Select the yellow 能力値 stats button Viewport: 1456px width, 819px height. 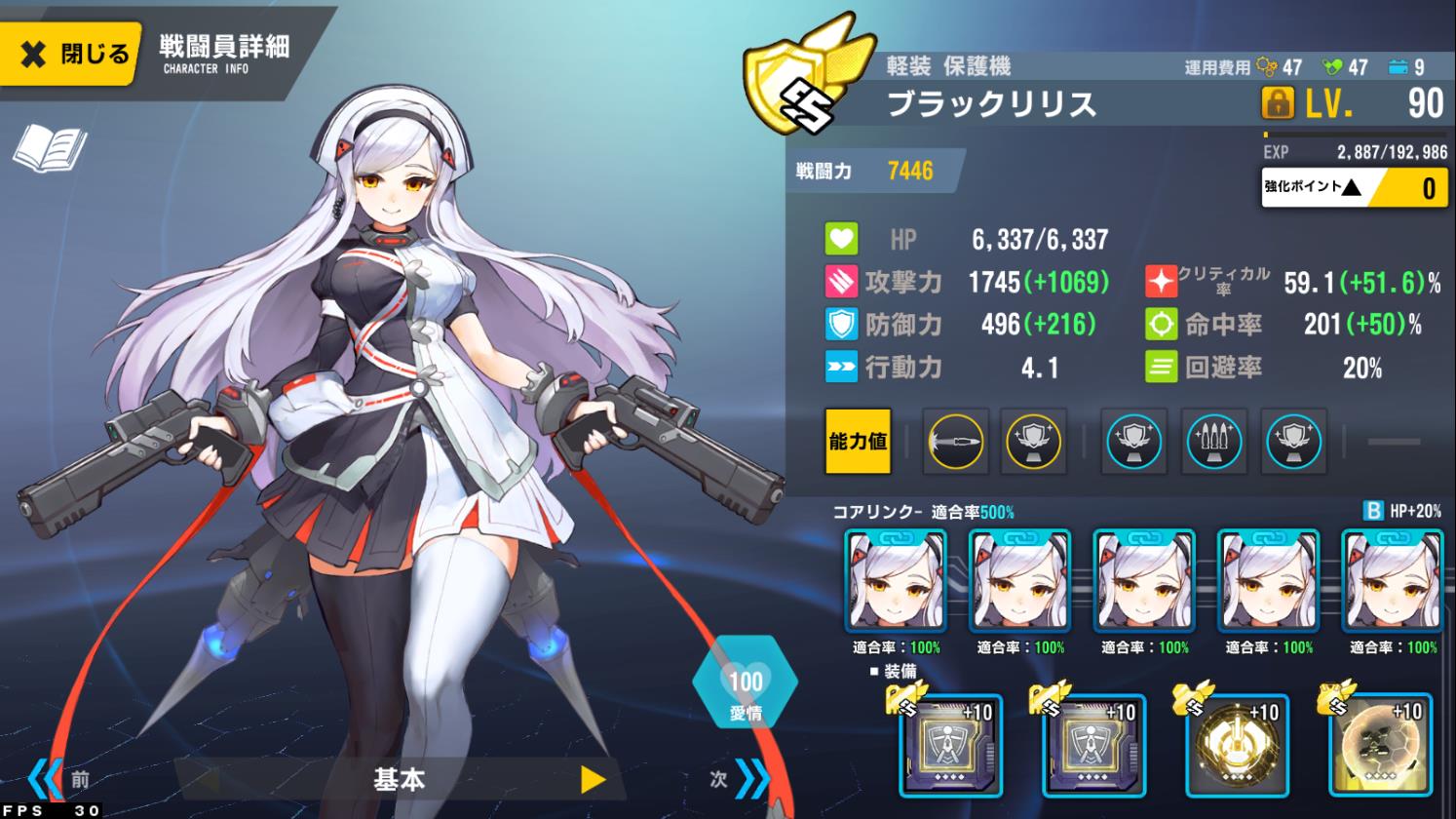[x=858, y=442]
